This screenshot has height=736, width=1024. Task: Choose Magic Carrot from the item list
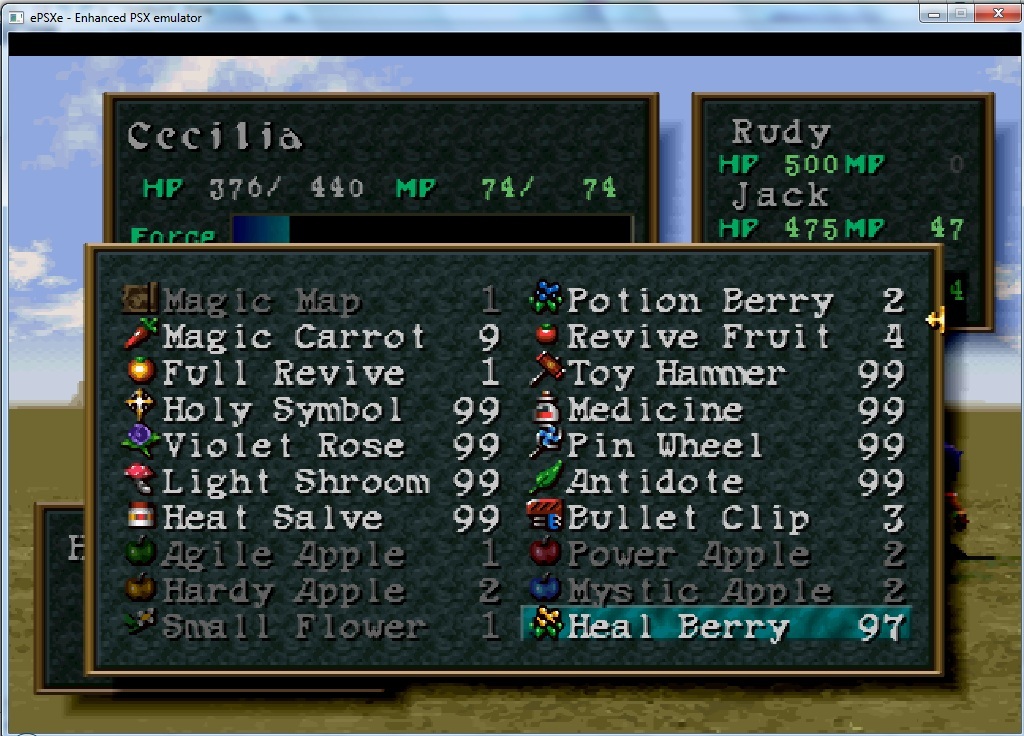pyautogui.click(x=294, y=337)
